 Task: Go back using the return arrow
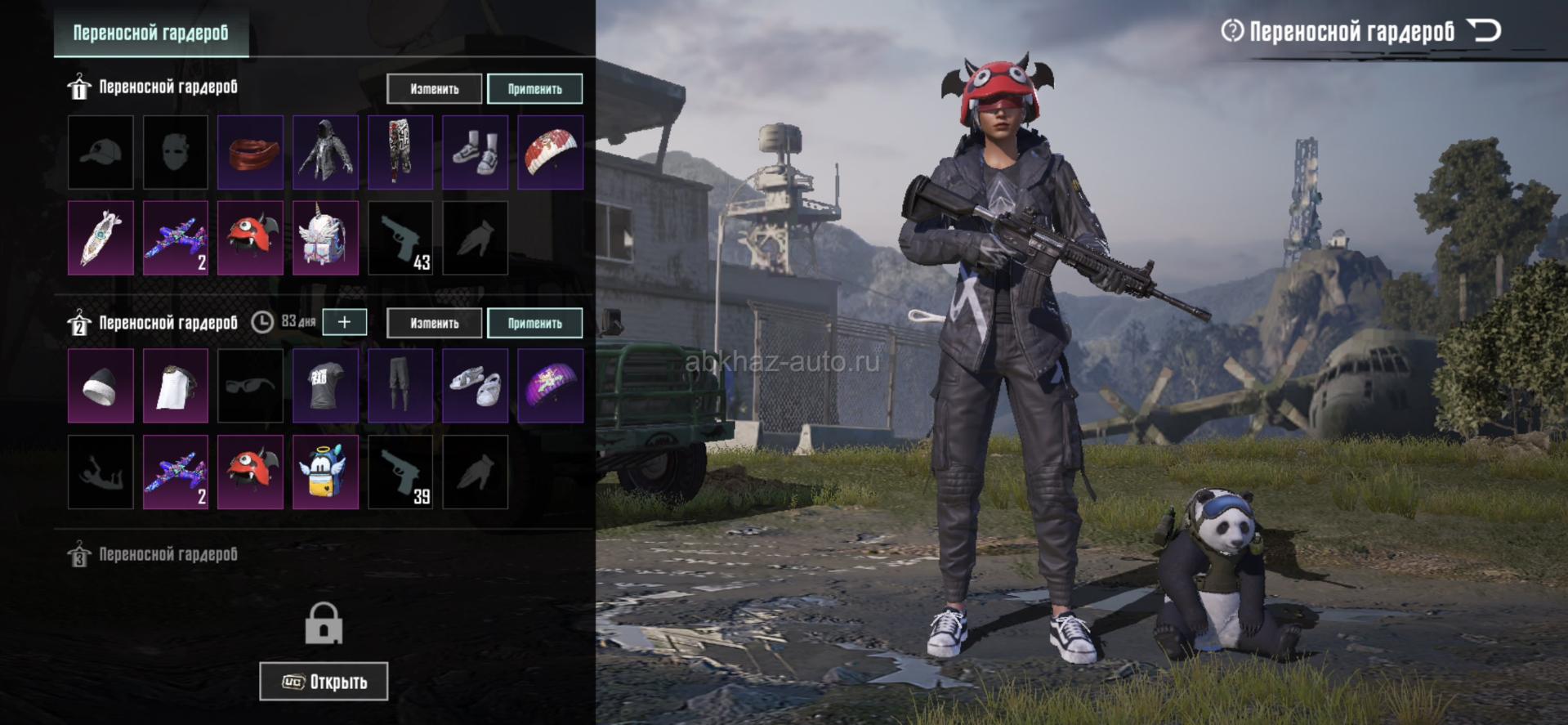[1485, 31]
